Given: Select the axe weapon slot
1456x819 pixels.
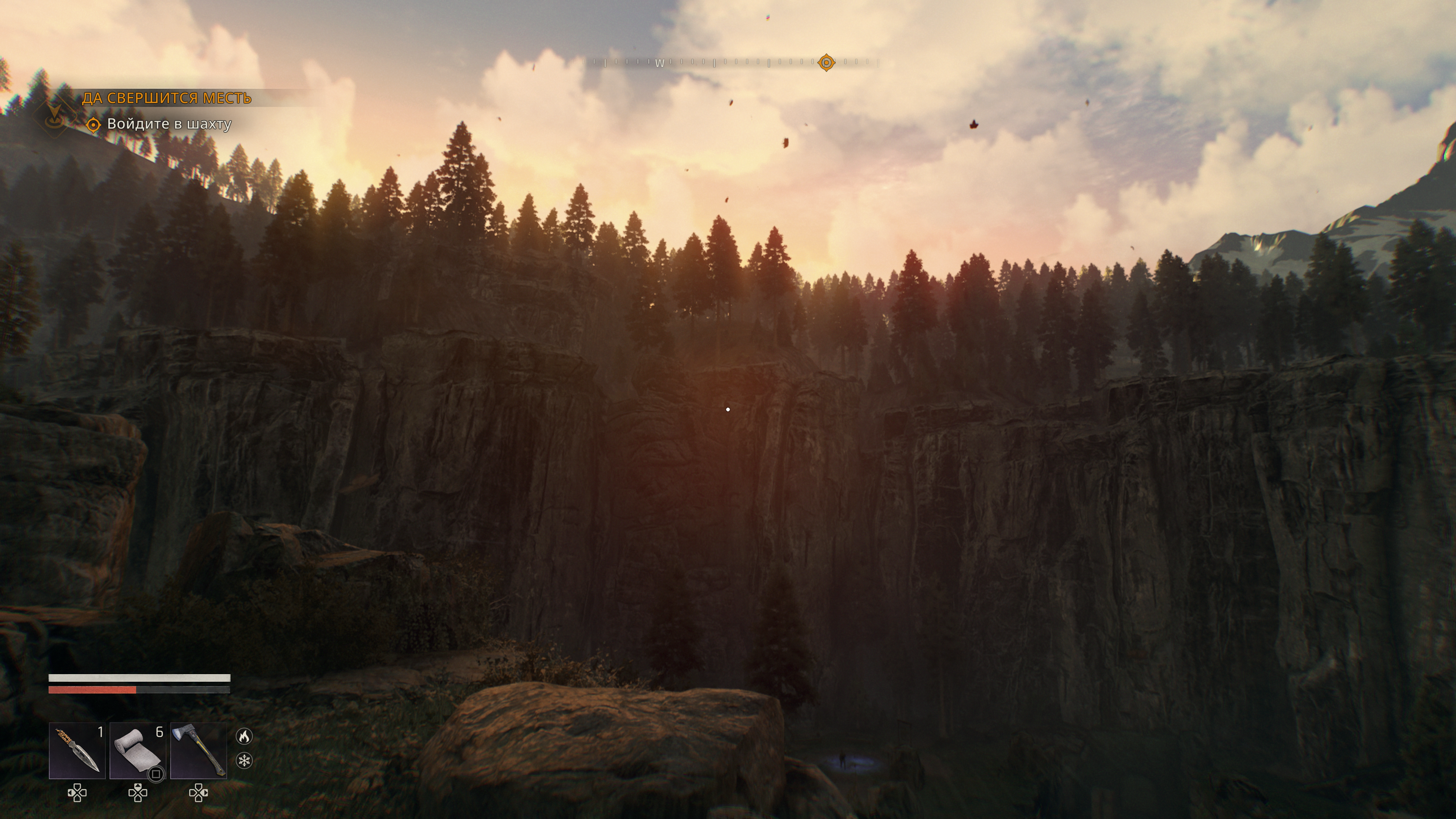Looking at the screenshot, I should coord(198,751).
